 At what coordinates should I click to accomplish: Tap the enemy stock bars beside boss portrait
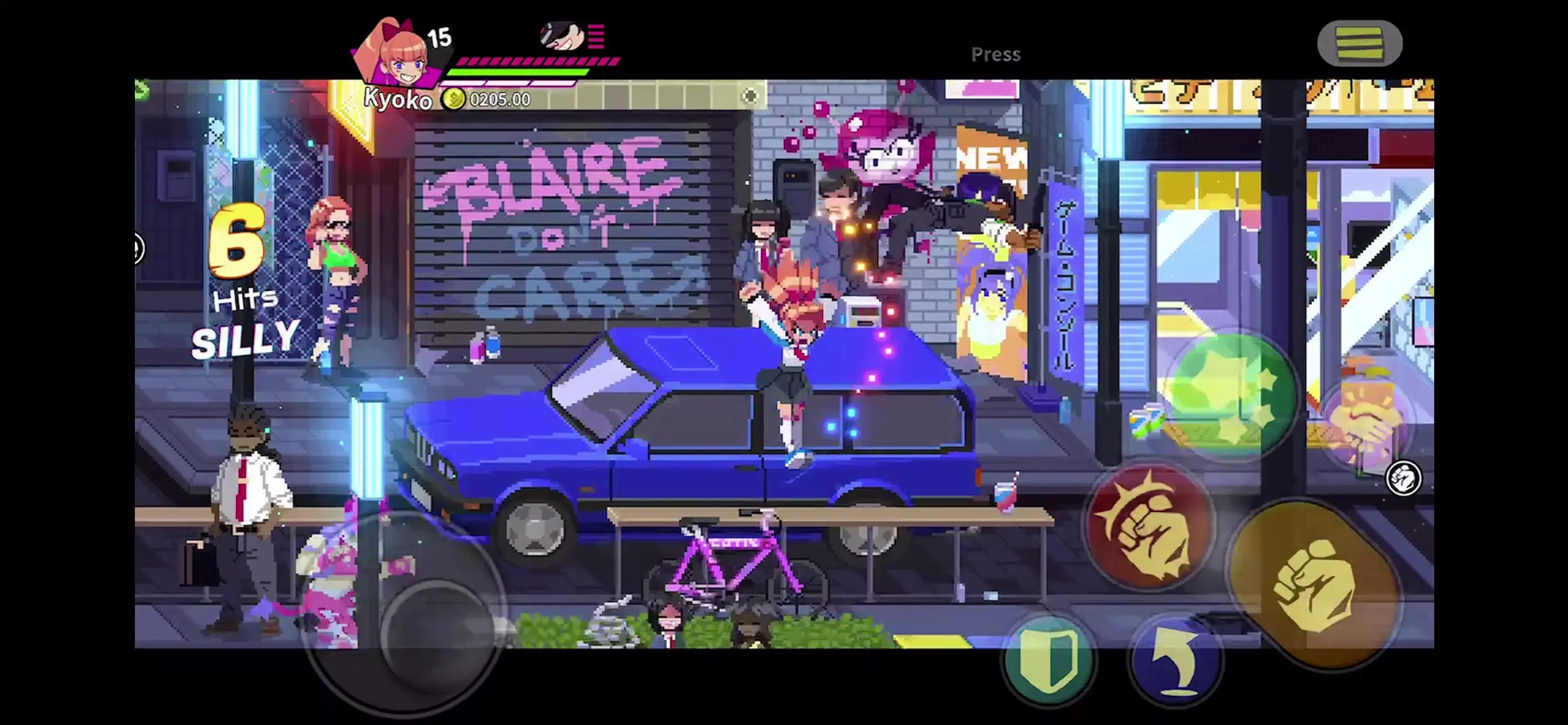click(596, 38)
